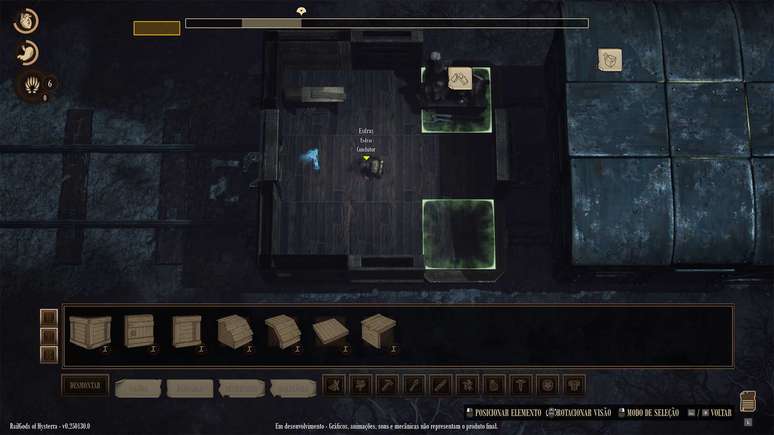Open the hammer build category
The image size is (774, 435).
pos(387,385)
